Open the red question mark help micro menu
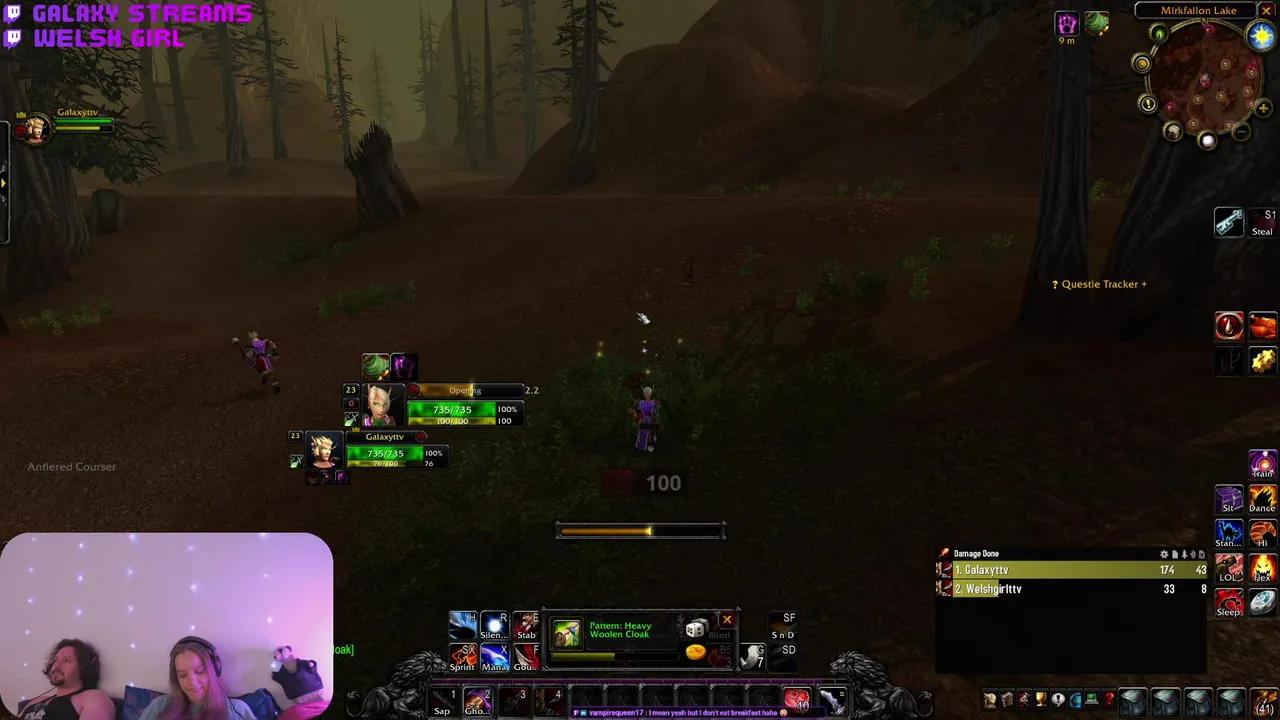This screenshot has height=720, width=1280. (1109, 700)
